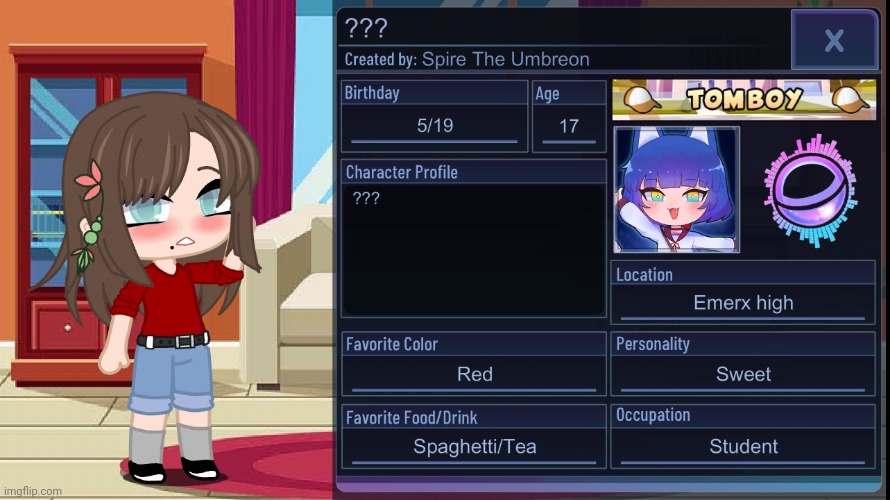Edit the Created by Spire The Umbreon field
Viewport: 890px width, 500px height.
point(505,60)
